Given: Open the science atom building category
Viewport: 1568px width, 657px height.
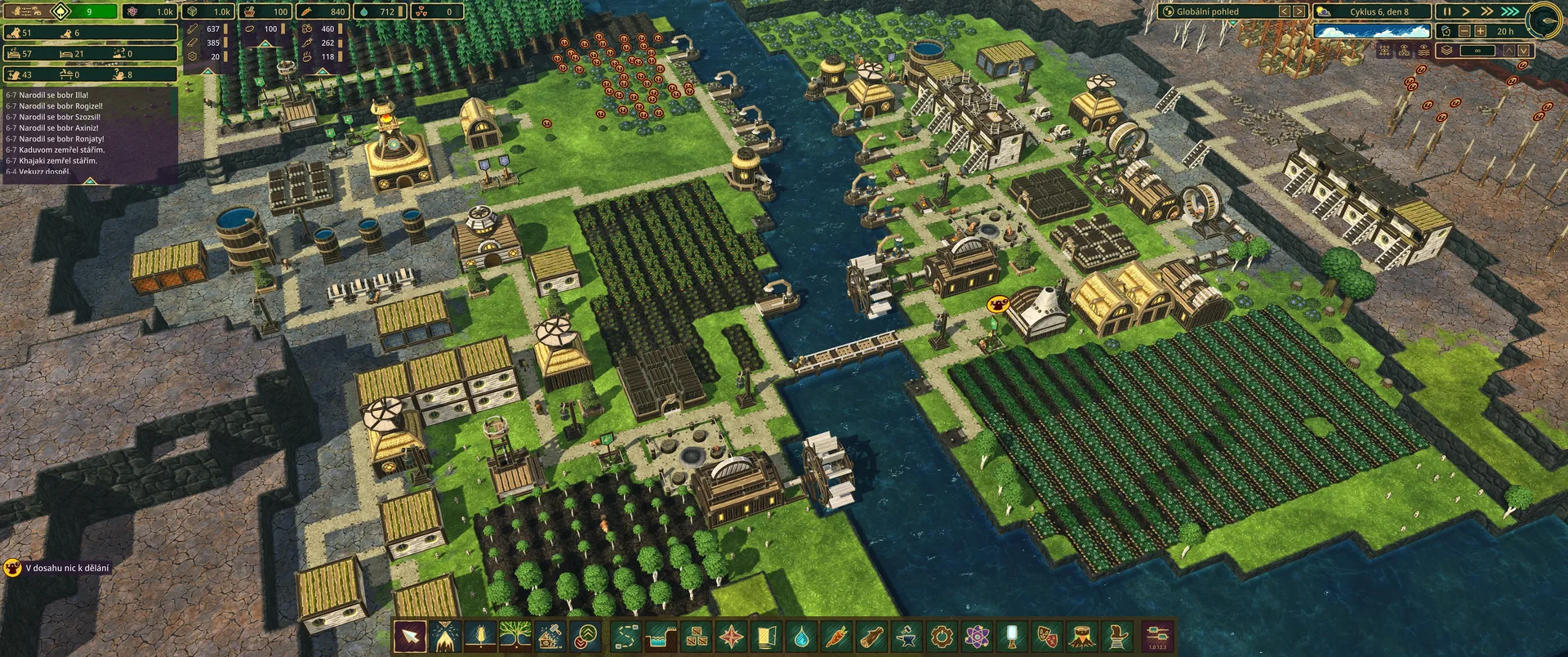Looking at the screenshot, I should click(978, 636).
